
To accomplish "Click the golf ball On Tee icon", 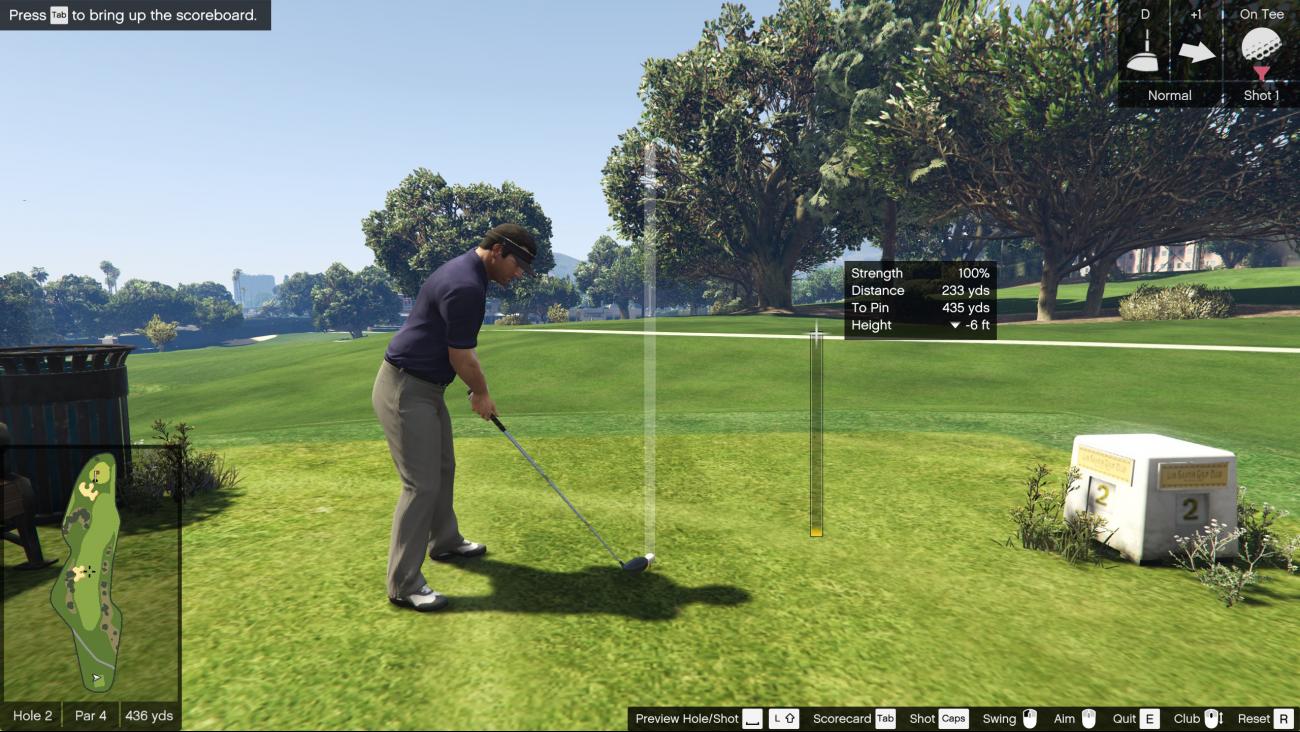I will click(1260, 48).
